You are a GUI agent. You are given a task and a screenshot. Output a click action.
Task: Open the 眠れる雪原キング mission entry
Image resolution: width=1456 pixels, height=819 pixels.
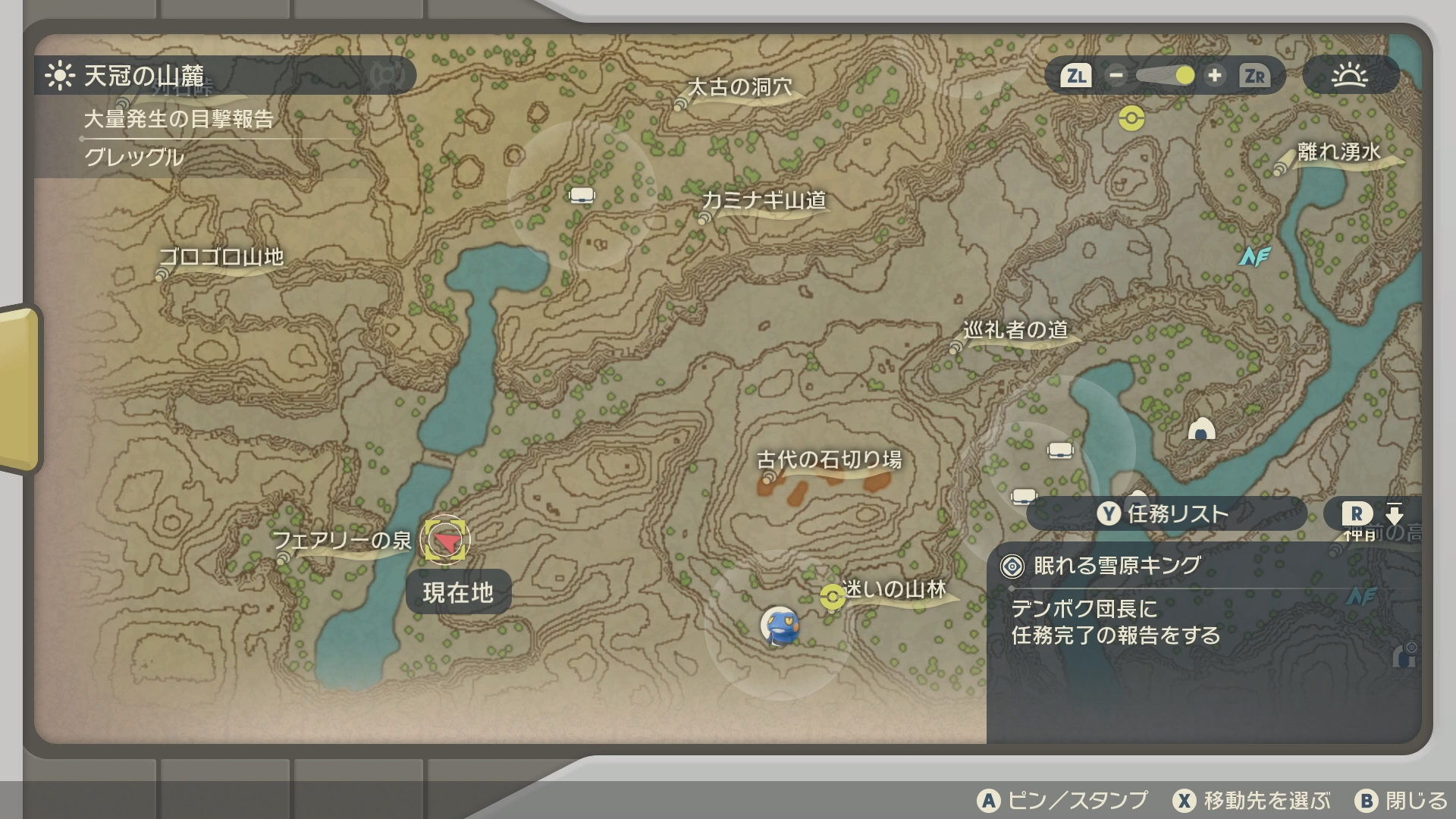1116,566
